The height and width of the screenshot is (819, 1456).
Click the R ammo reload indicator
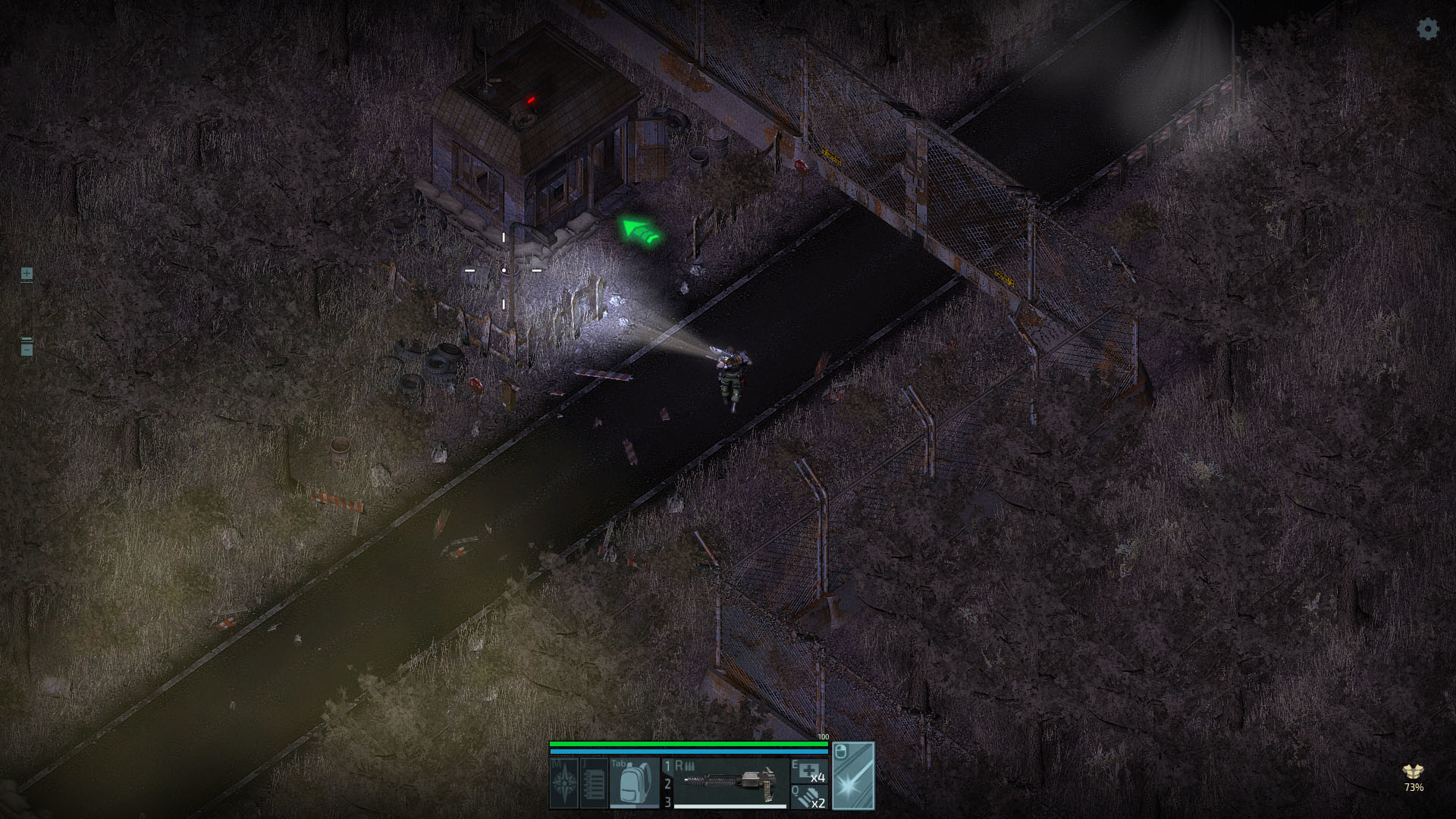(x=685, y=765)
